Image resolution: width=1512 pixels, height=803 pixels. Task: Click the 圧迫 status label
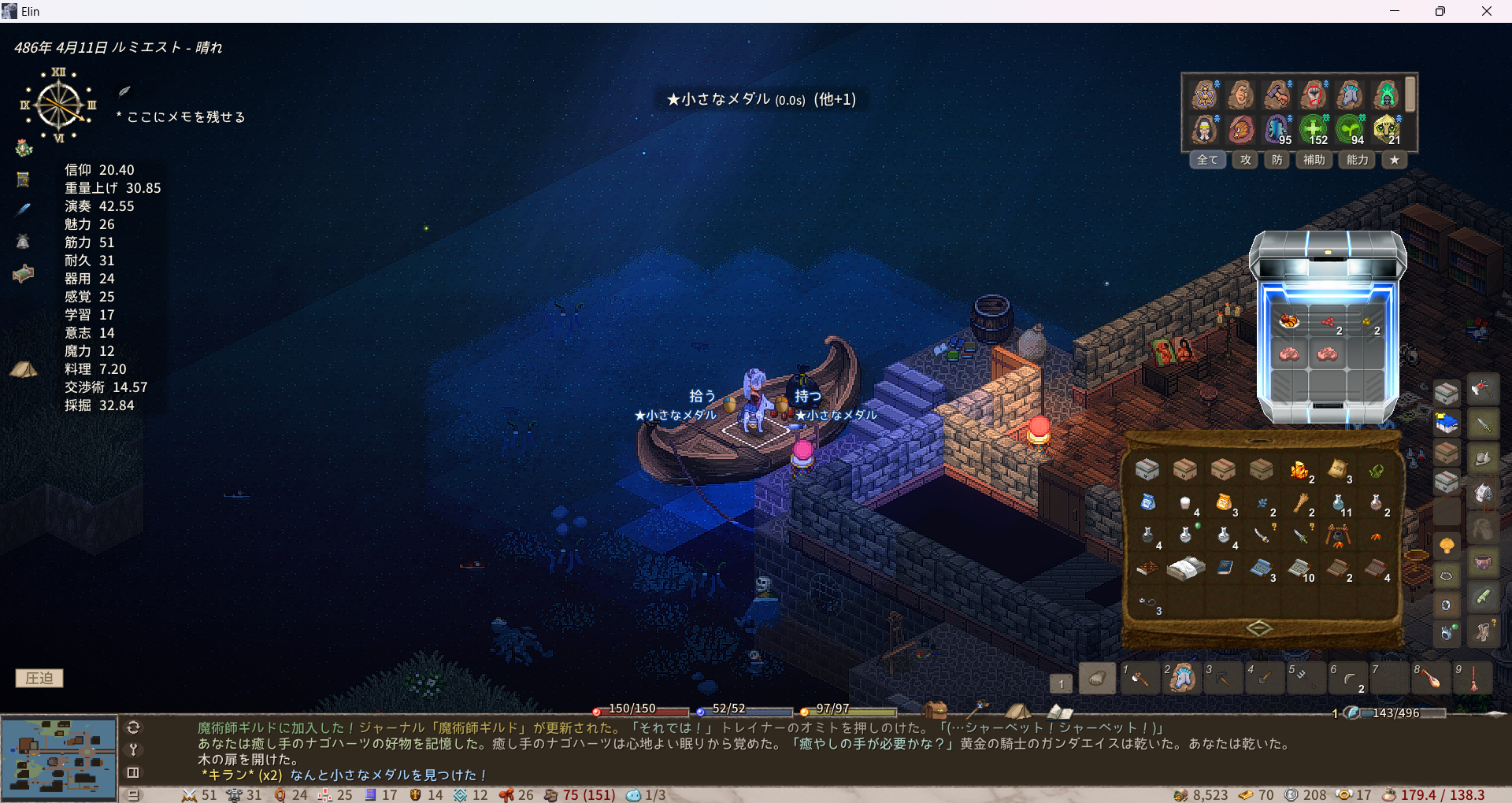click(39, 678)
